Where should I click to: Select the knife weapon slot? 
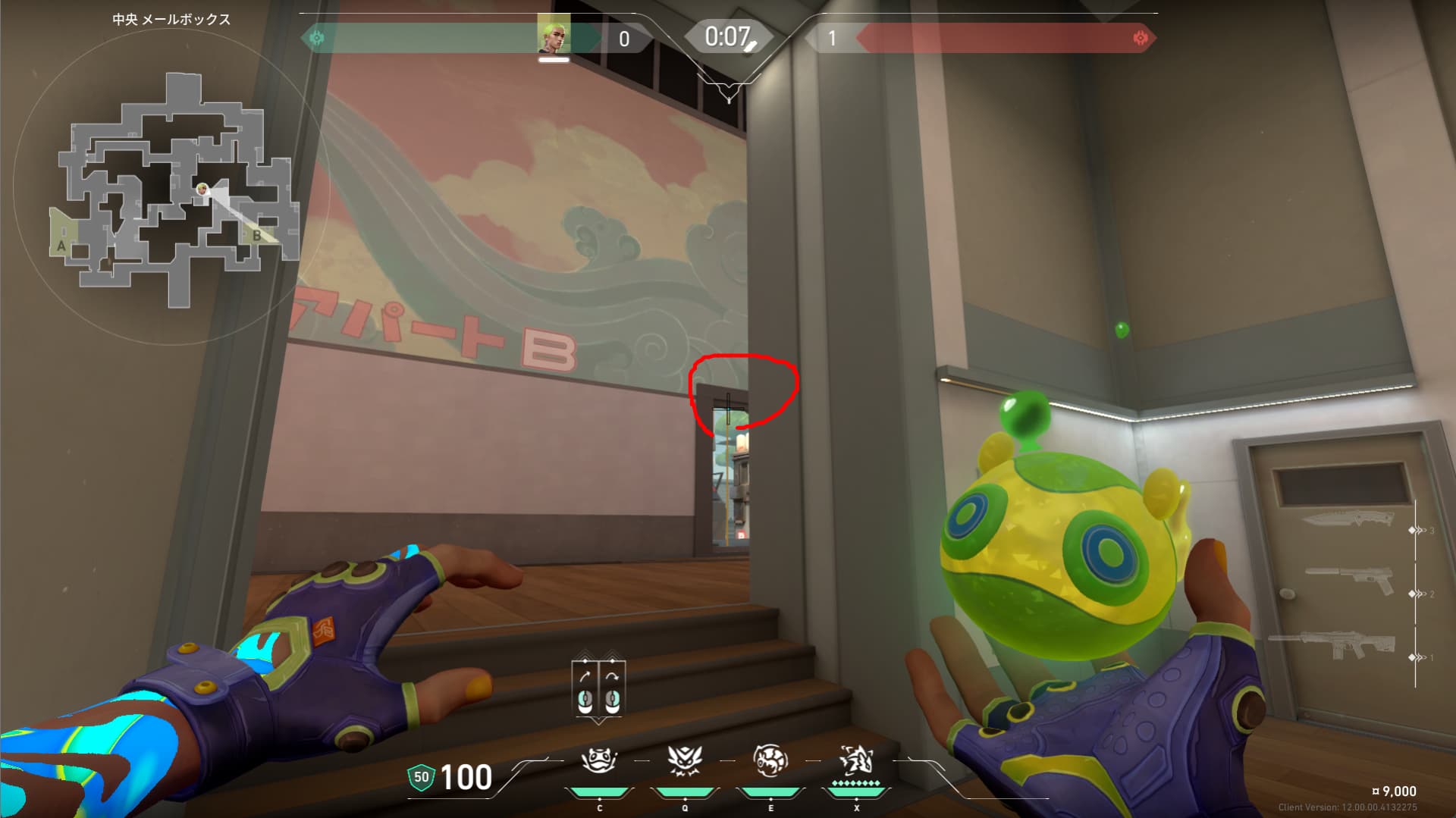1348,522
